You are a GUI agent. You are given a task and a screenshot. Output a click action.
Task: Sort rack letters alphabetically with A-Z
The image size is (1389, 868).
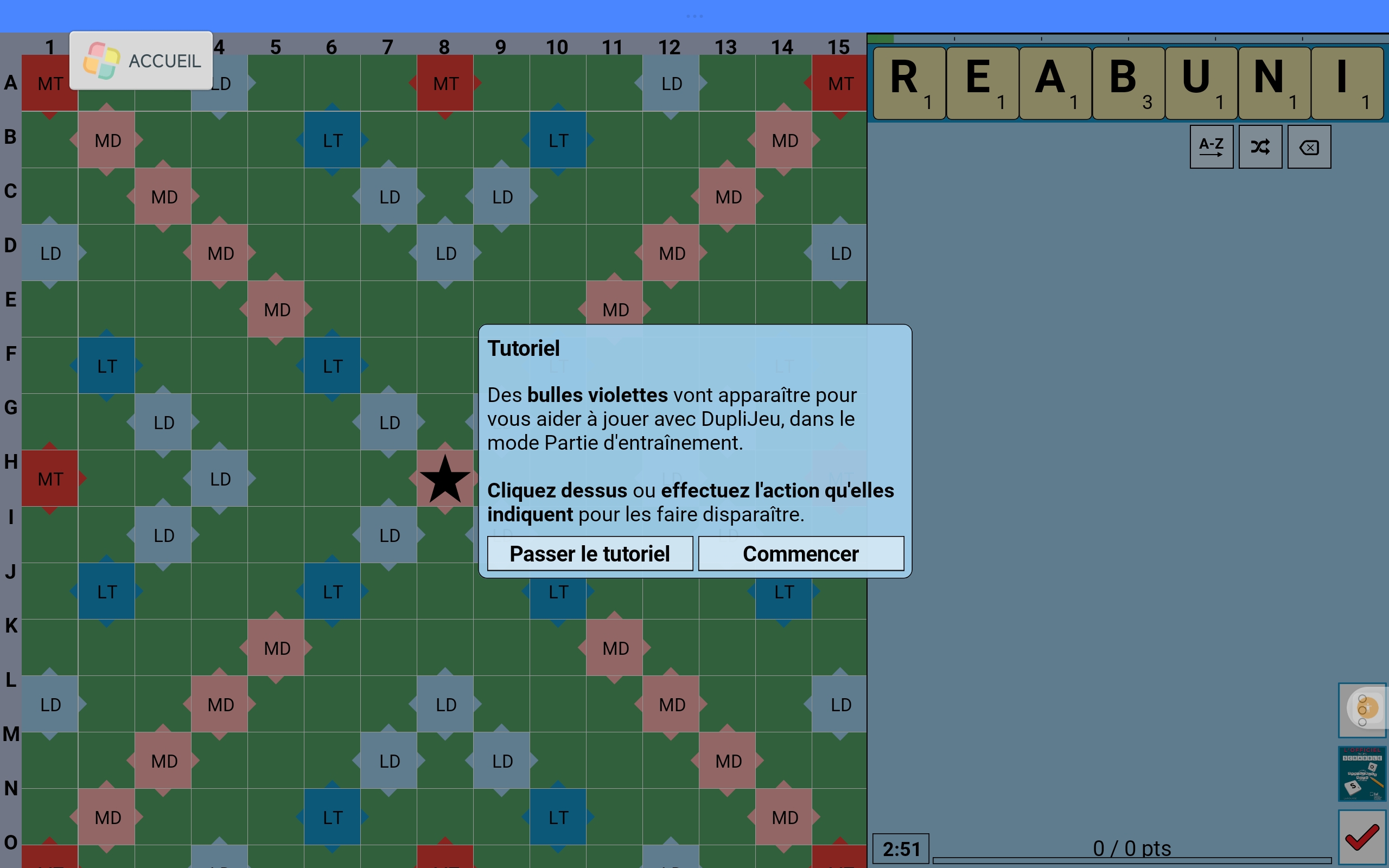pos(1211,147)
